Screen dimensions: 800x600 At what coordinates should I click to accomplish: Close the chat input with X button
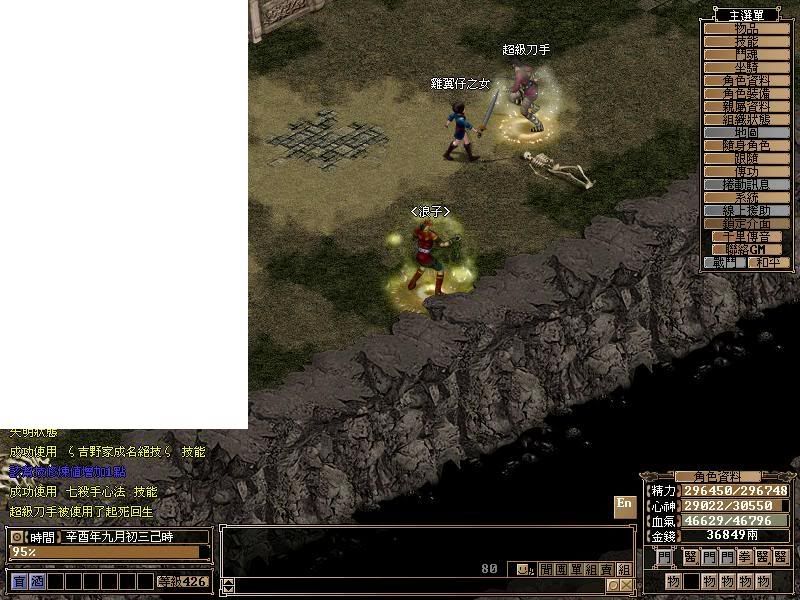[x=626, y=585]
